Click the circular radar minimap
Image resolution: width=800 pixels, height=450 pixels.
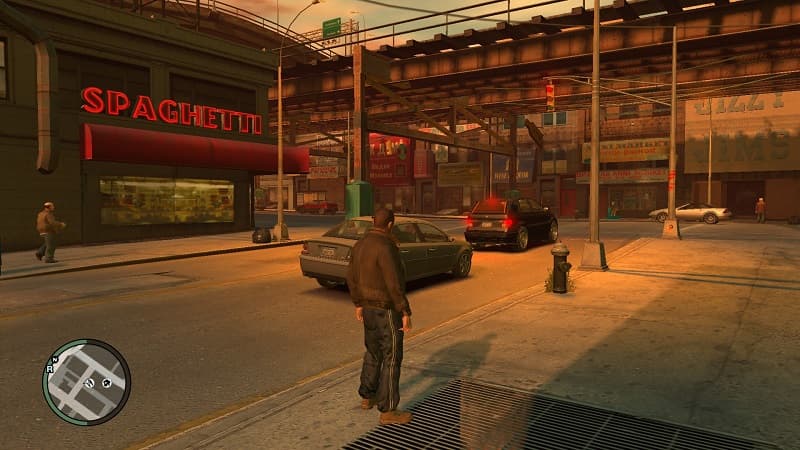pos(86,382)
